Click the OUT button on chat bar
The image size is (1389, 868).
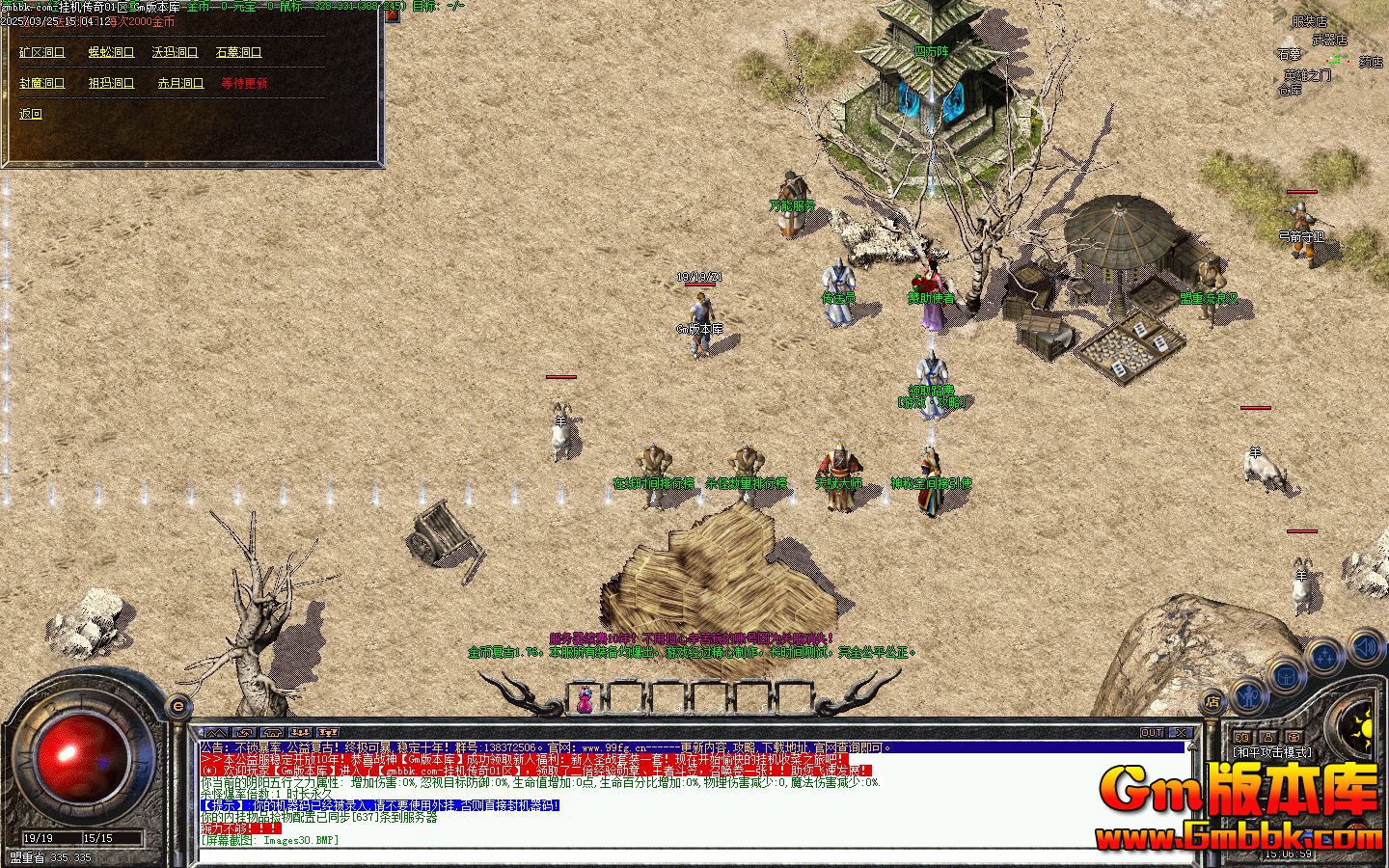(1152, 733)
